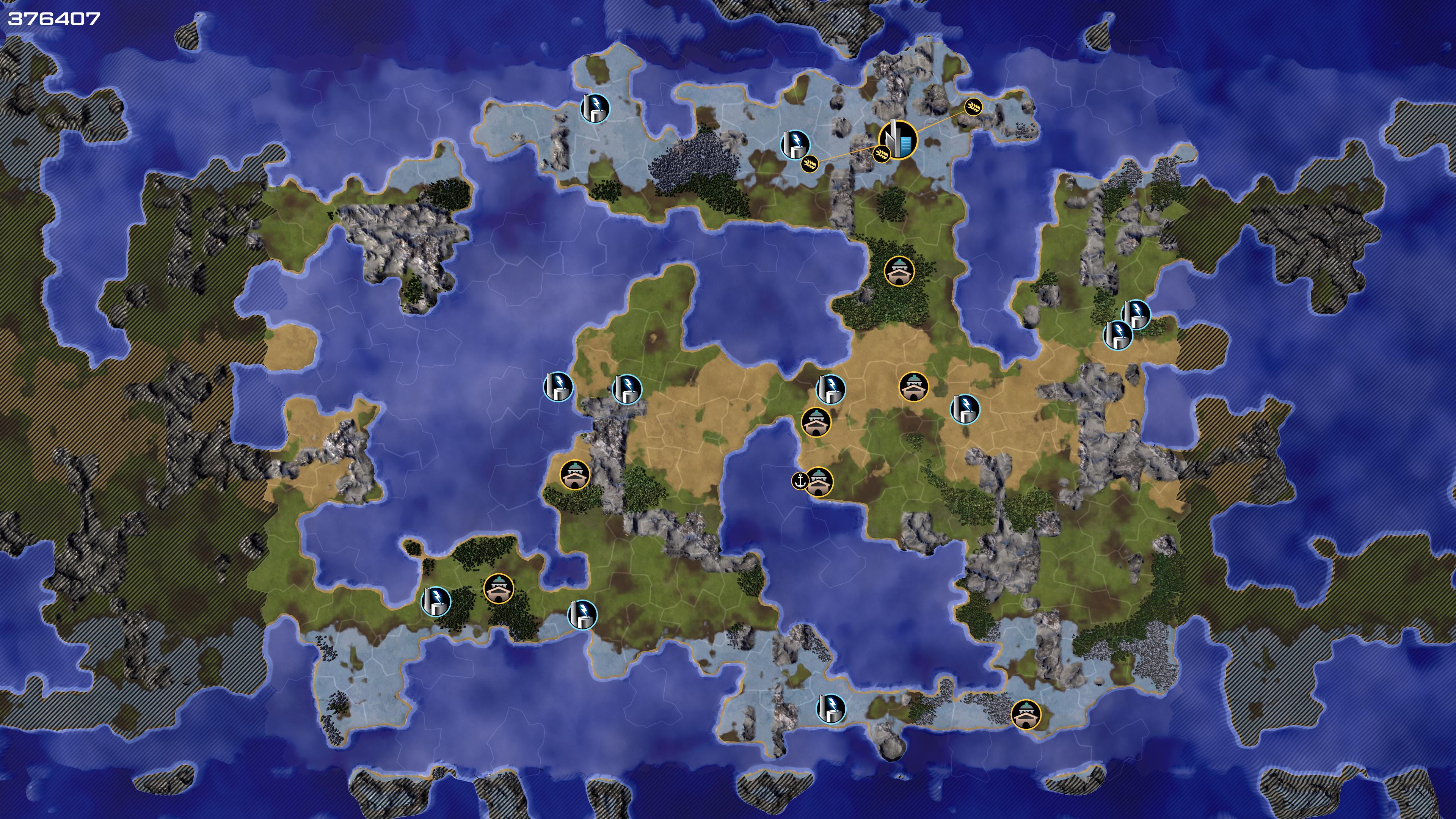The image size is (1456, 819).
Task: Select the lightning power marker touching a wheat icon
Action: (x=795, y=144)
